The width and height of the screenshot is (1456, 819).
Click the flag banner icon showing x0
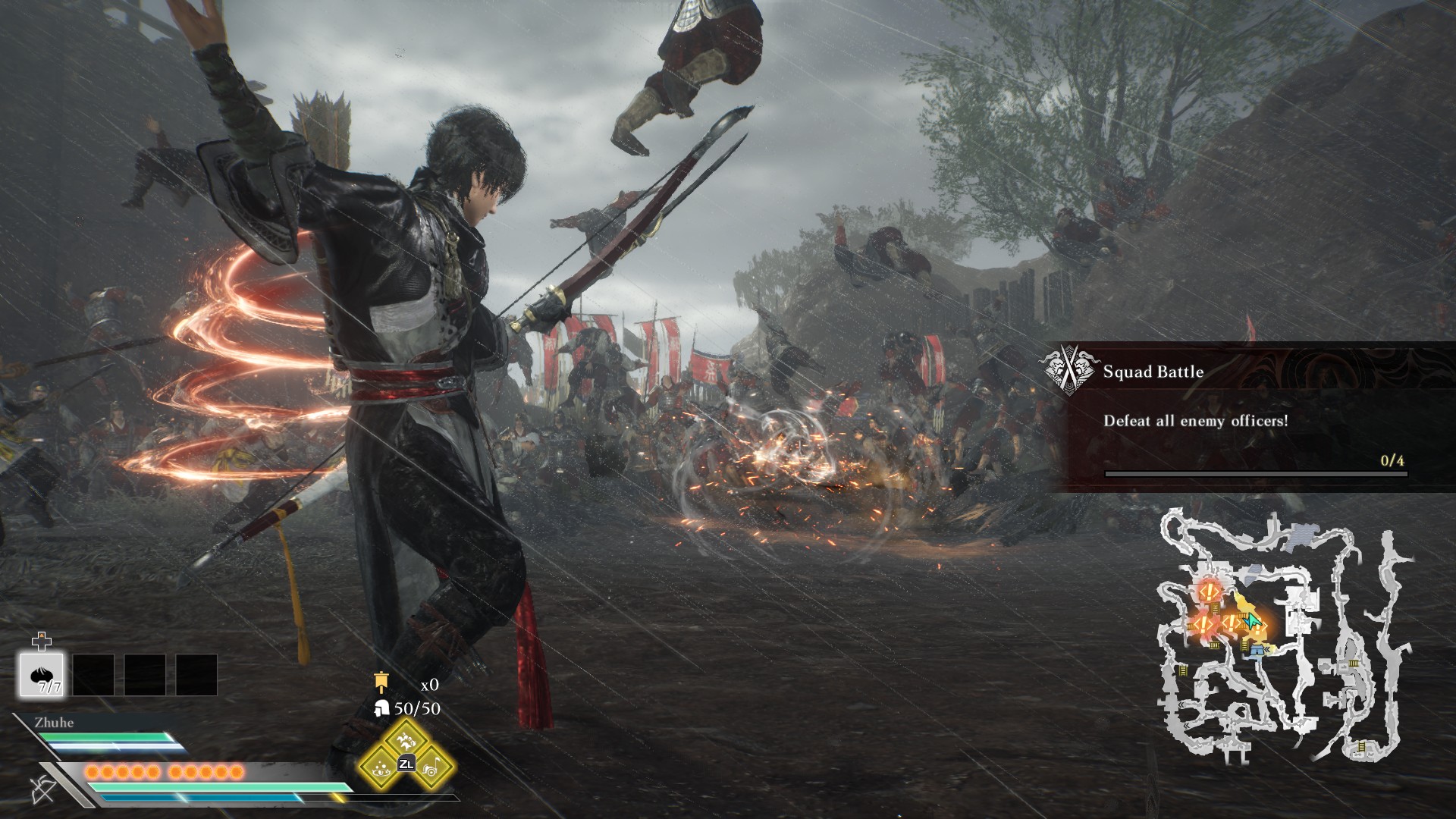pyautogui.click(x=381, y=682)
